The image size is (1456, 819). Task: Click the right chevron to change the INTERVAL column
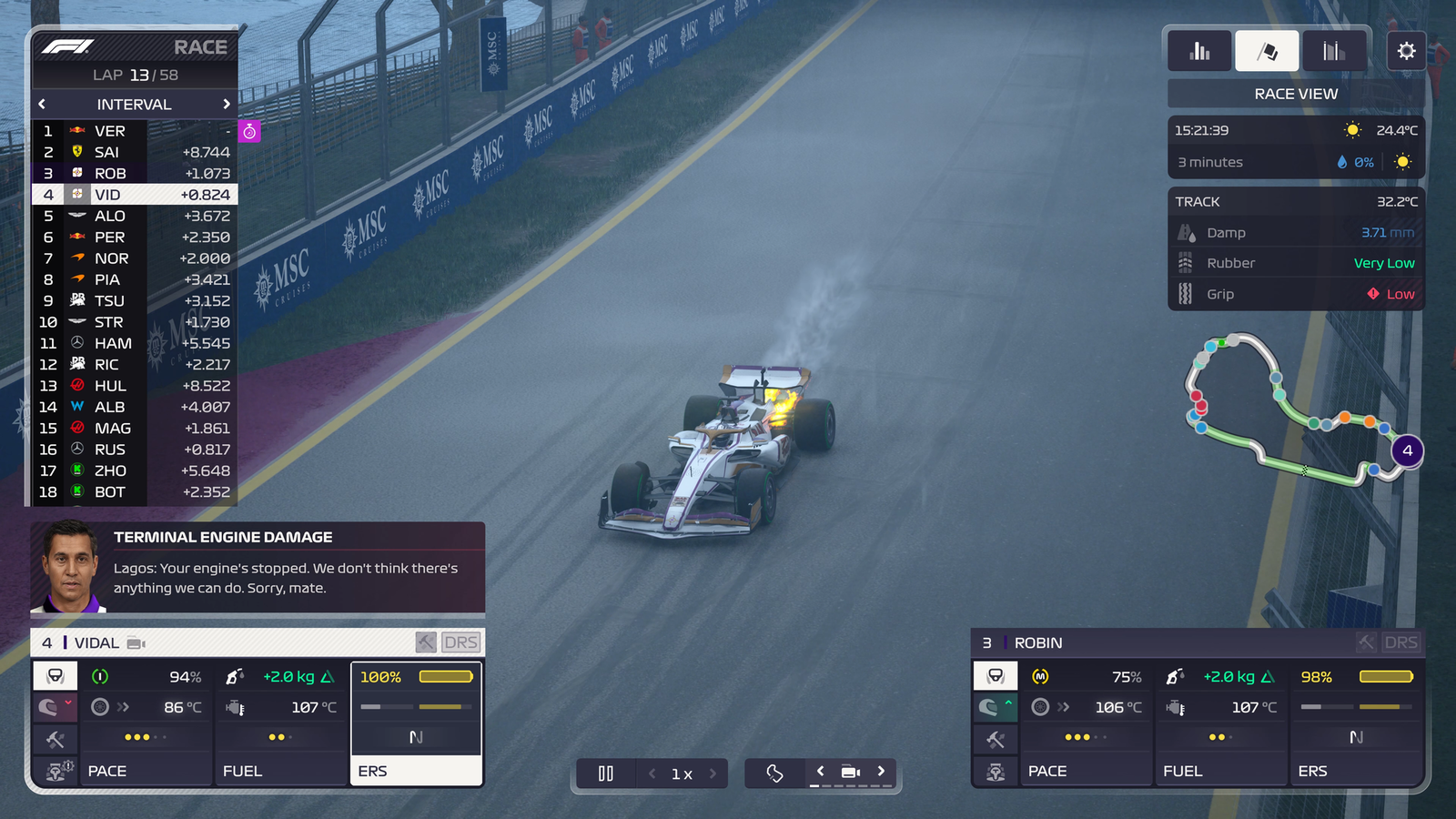tap(227, 104)
